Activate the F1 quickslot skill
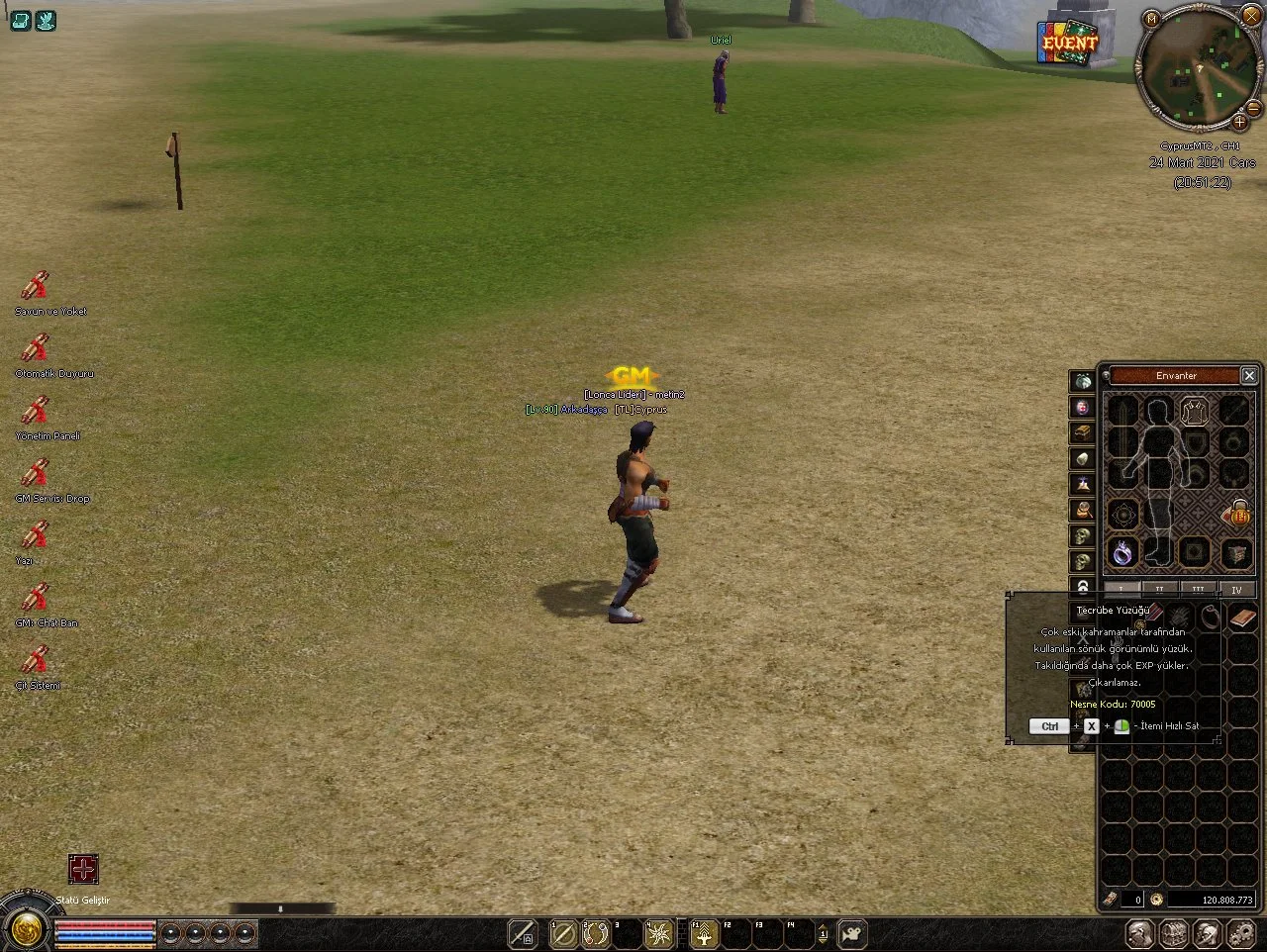 [x=703, y=933]
